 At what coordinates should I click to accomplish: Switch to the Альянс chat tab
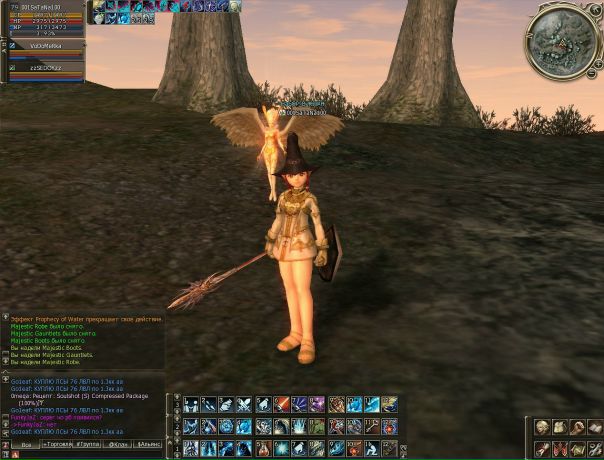click(x=148, y=443)
